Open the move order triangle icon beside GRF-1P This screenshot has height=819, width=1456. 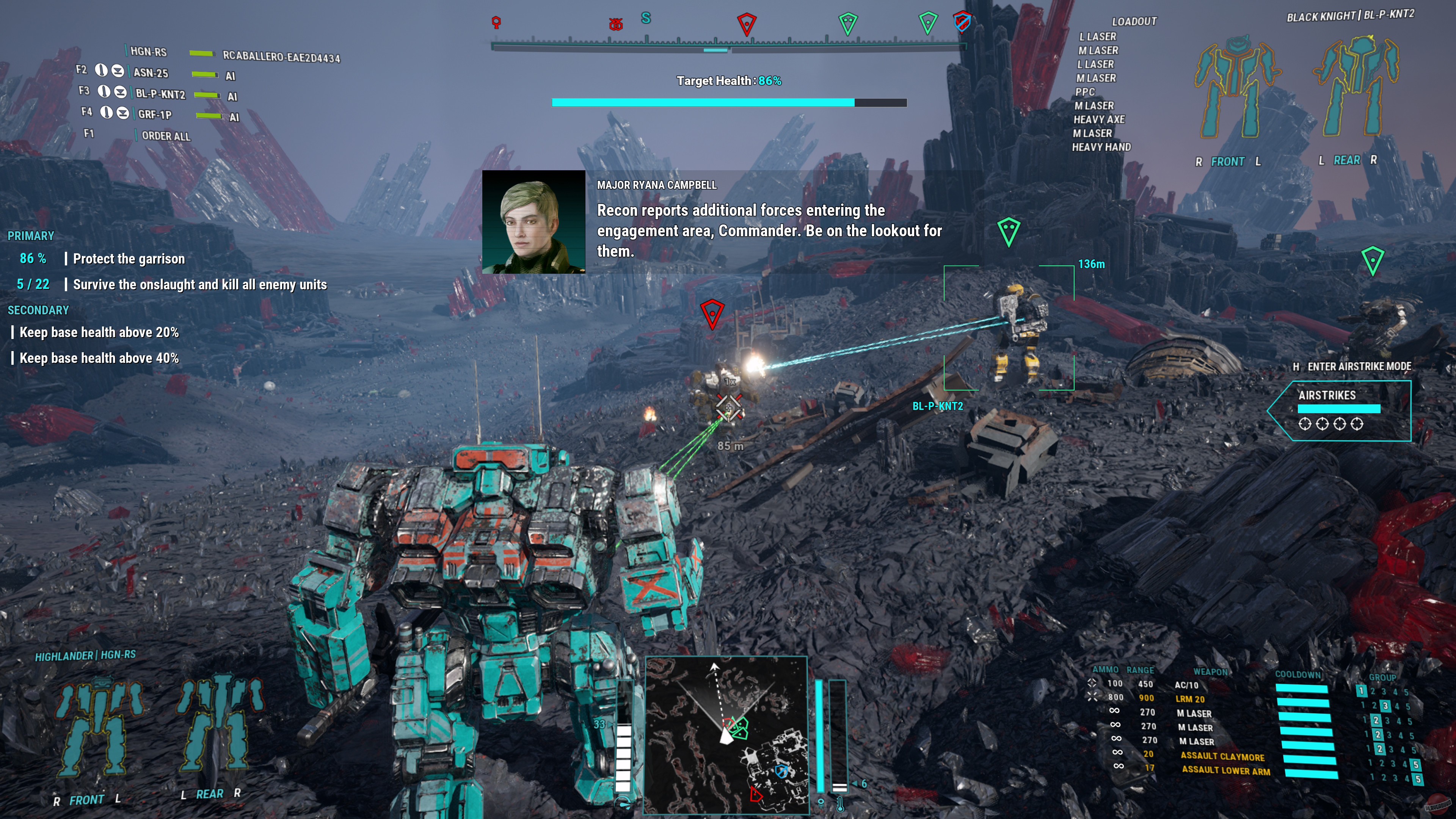point(123,114)
